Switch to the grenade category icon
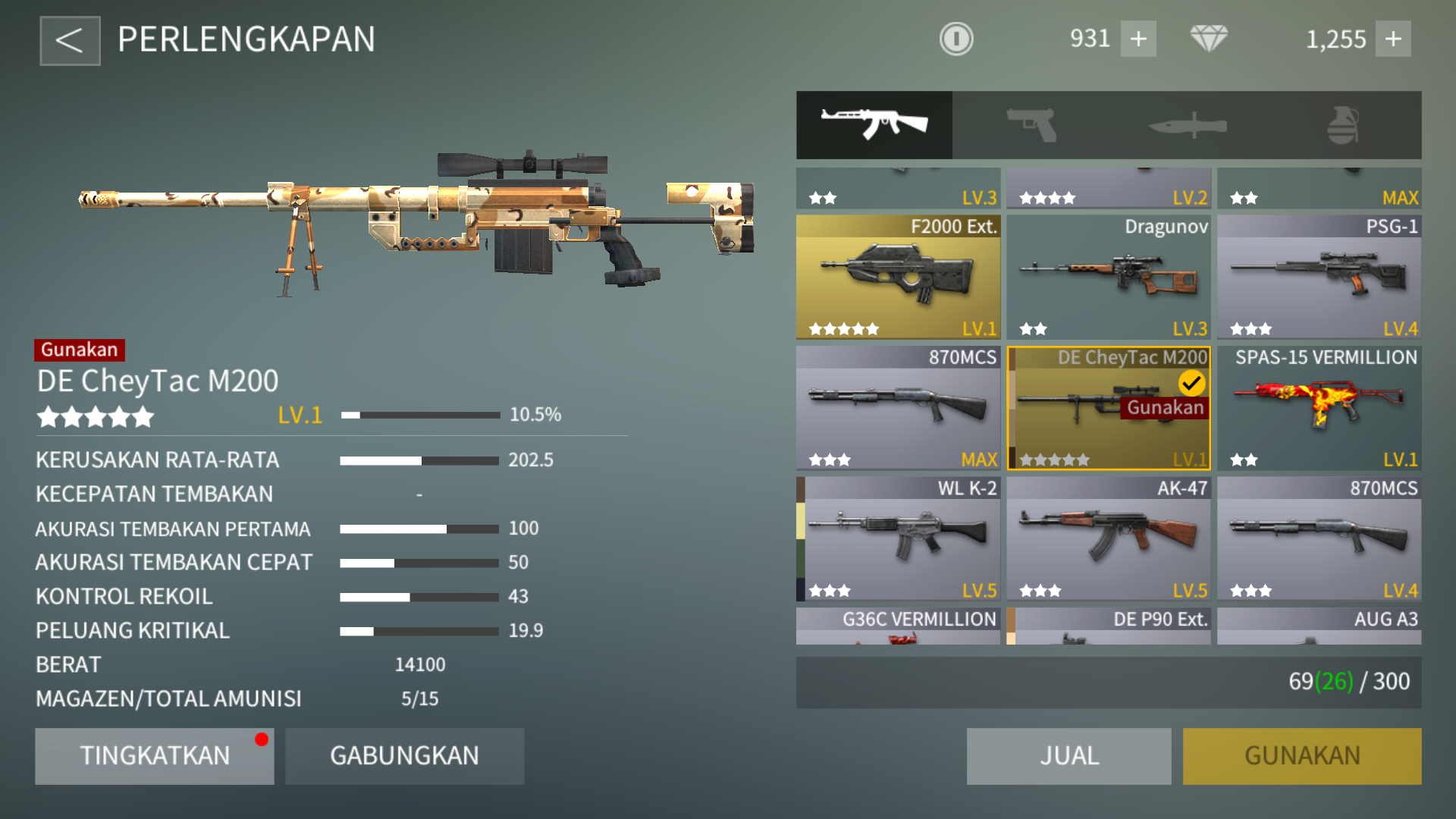Screen dimensions: 1456x819 coord(1345,124)
